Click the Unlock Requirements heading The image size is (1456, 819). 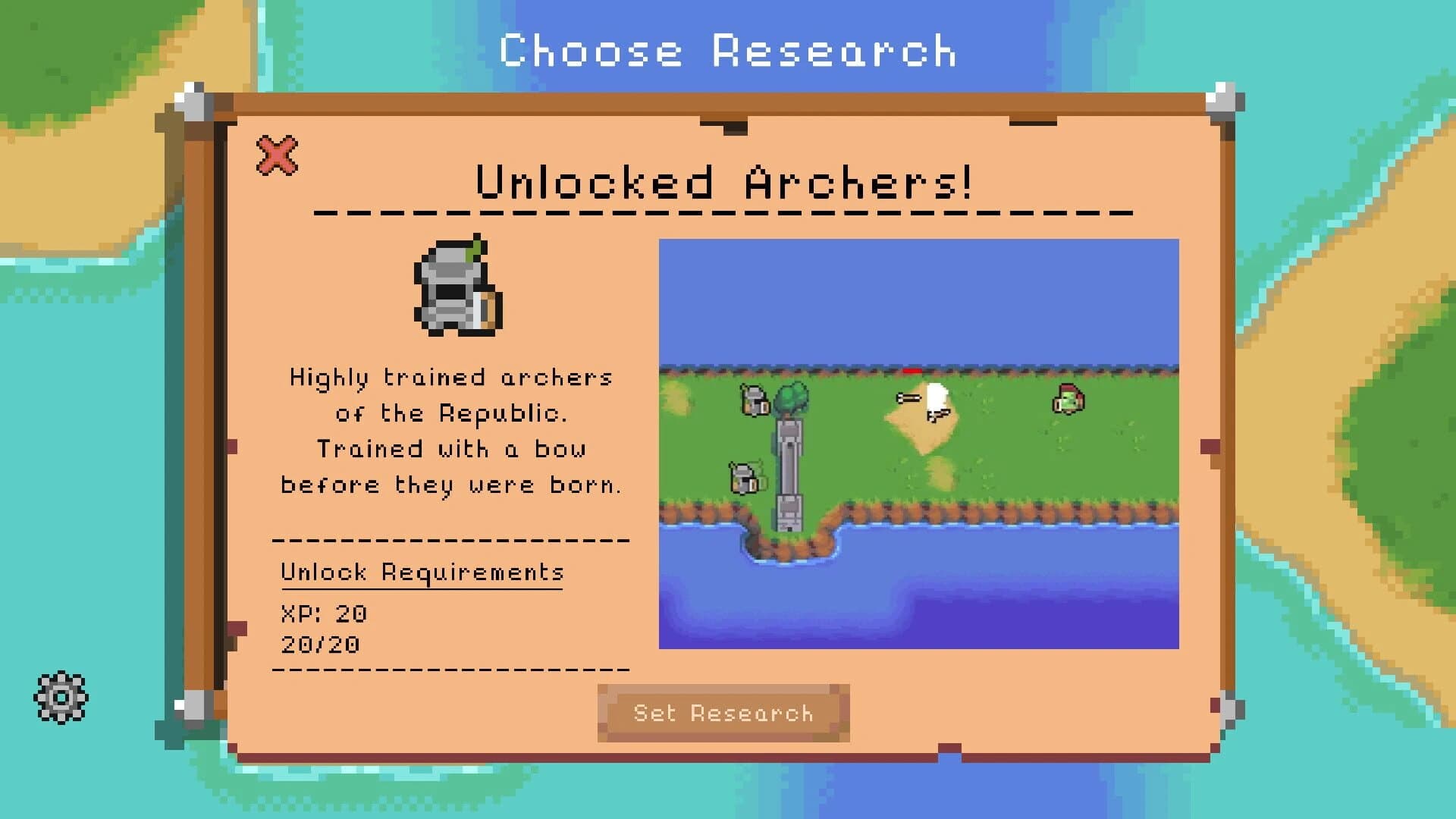(x=422, y=573)
